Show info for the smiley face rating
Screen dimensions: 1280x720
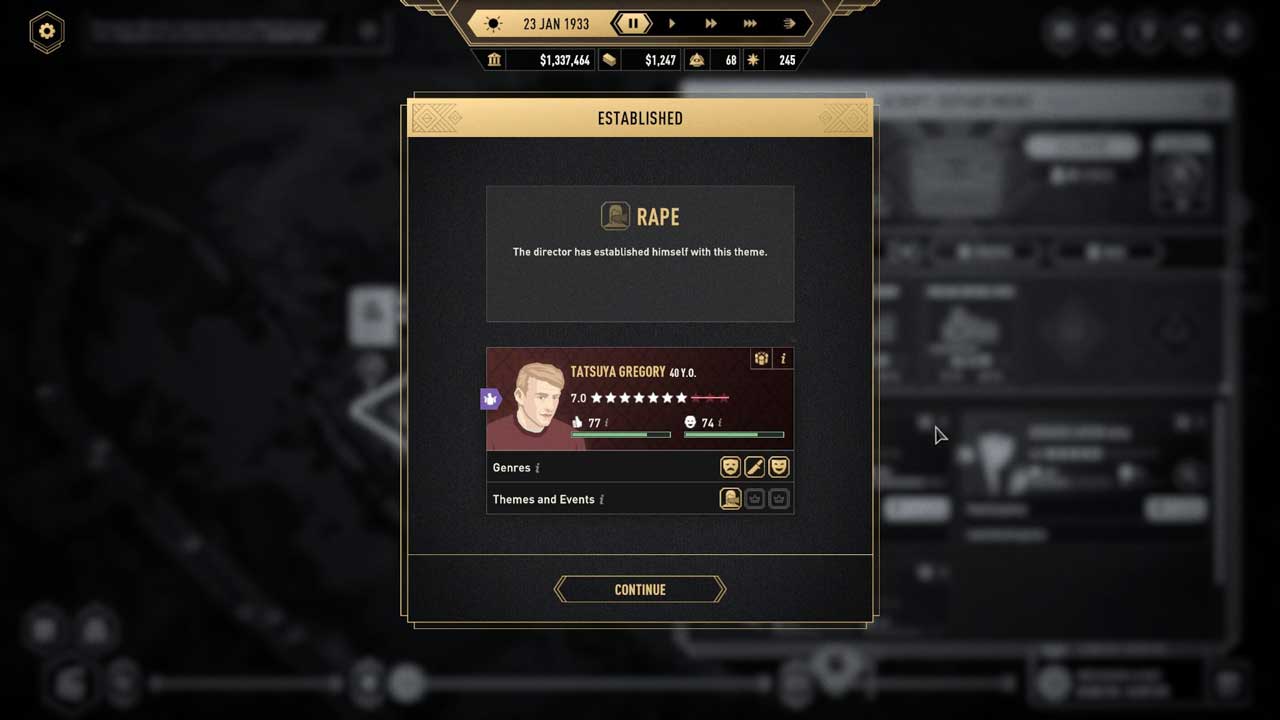click(x=720, y=423)
